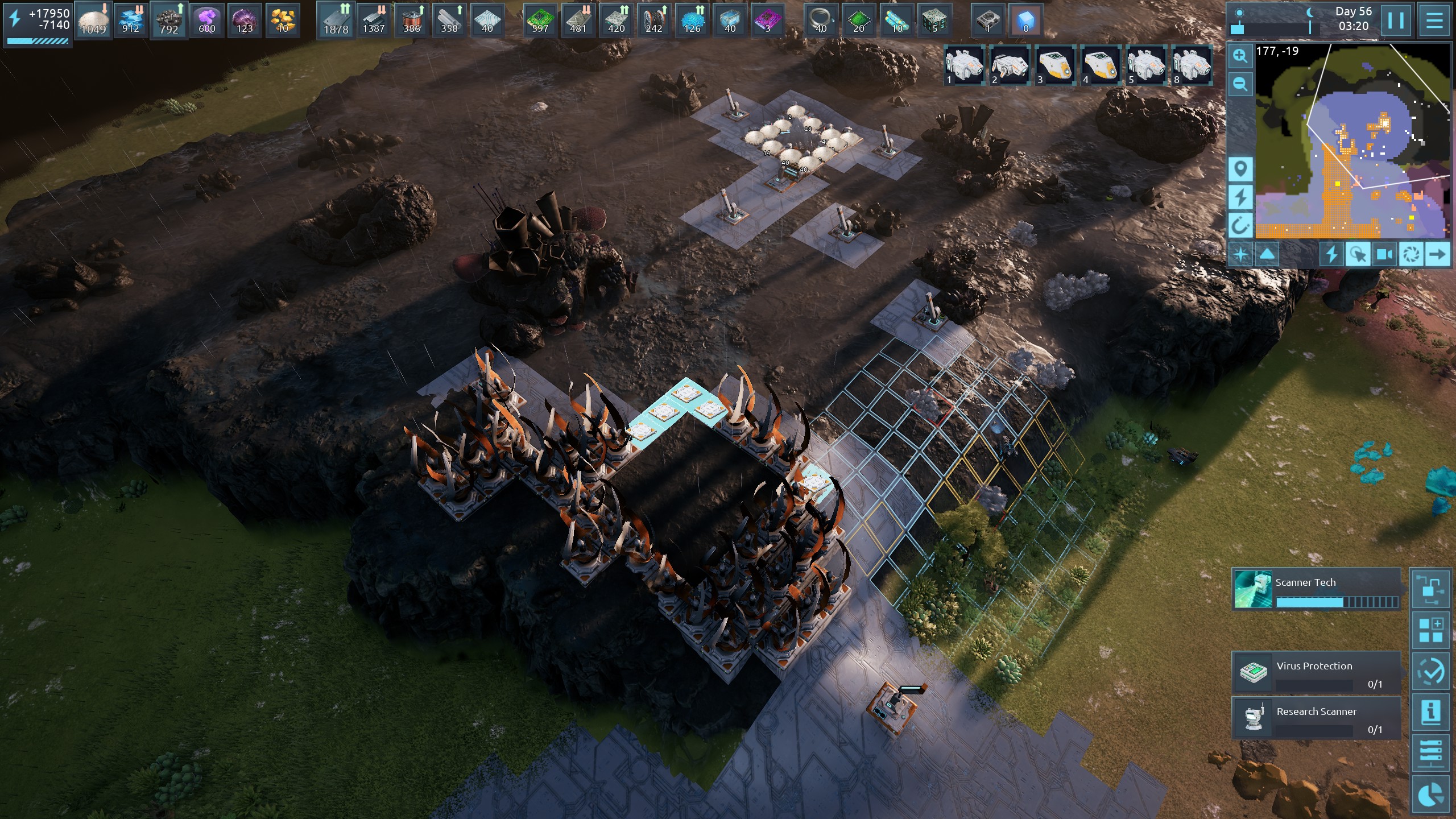Click the right arrow button under minimap
Image resolution: width=1456 pixels, height=819 pixels.
(1437, 254)
